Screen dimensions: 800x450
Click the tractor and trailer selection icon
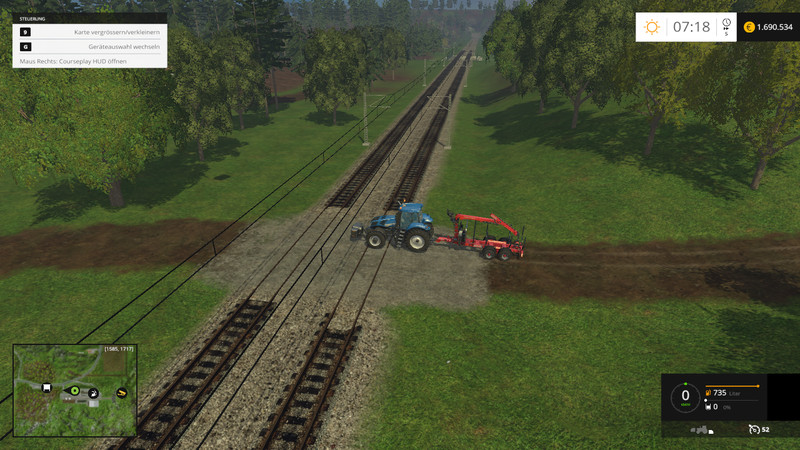(x=703, y=430)
